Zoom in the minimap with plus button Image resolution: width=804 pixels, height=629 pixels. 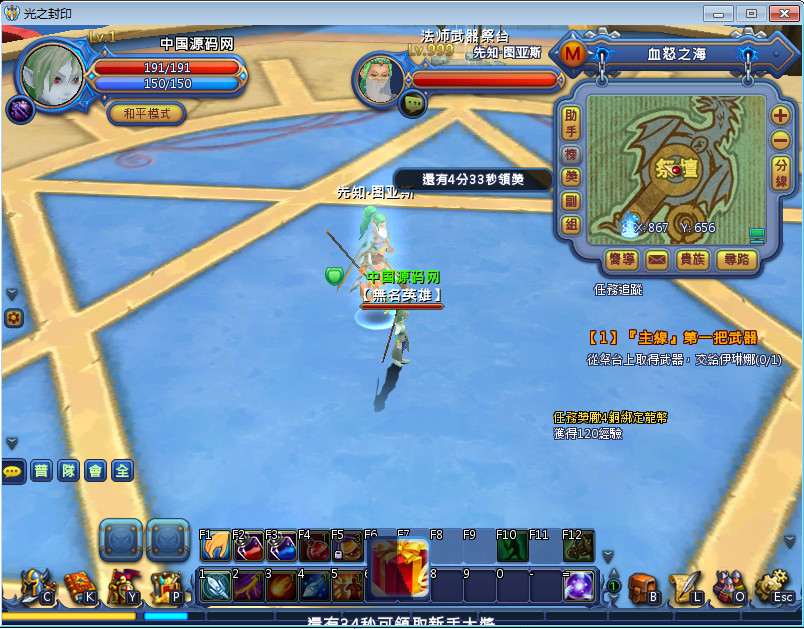click(x=781, y=115)
